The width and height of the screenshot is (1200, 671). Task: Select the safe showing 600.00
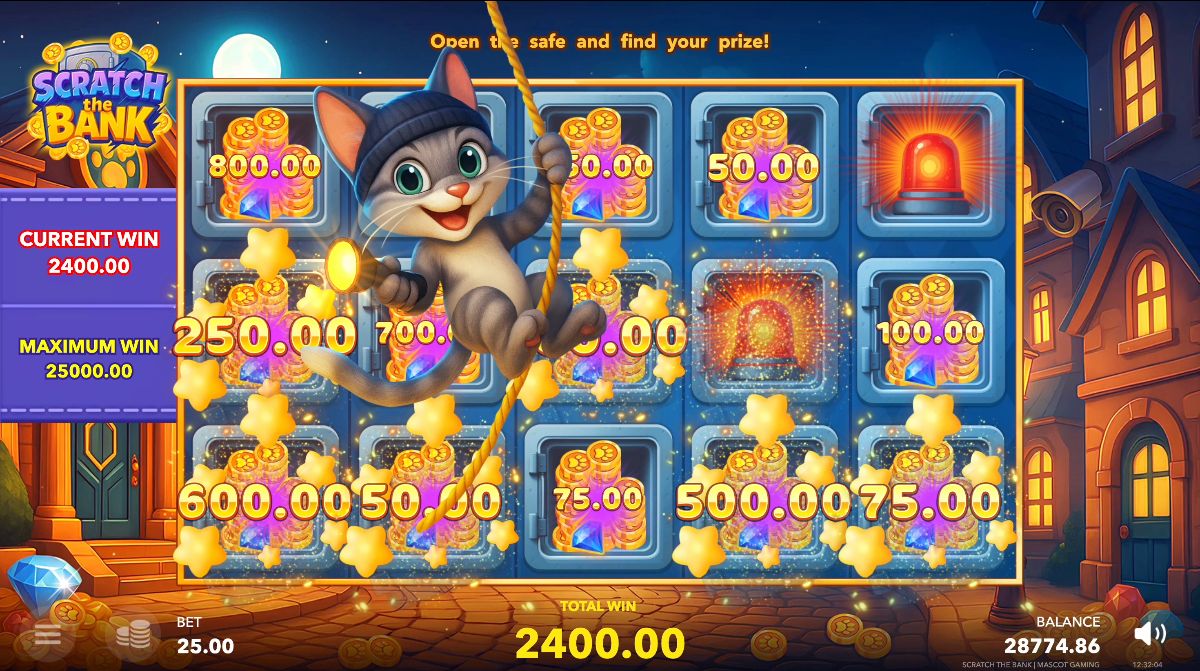(265, 500)
